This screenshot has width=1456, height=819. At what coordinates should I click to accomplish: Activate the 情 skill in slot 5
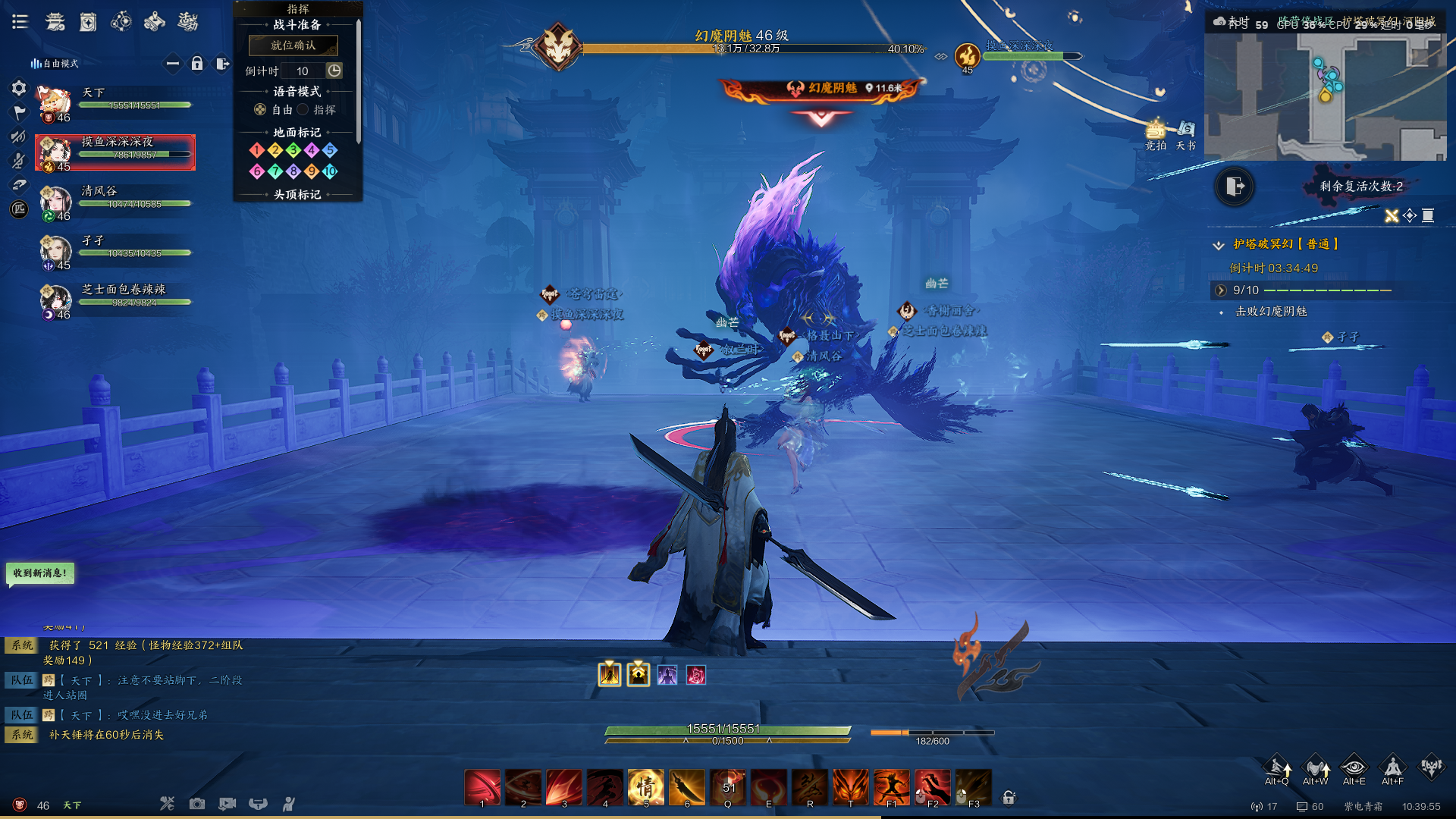point(645,786)
